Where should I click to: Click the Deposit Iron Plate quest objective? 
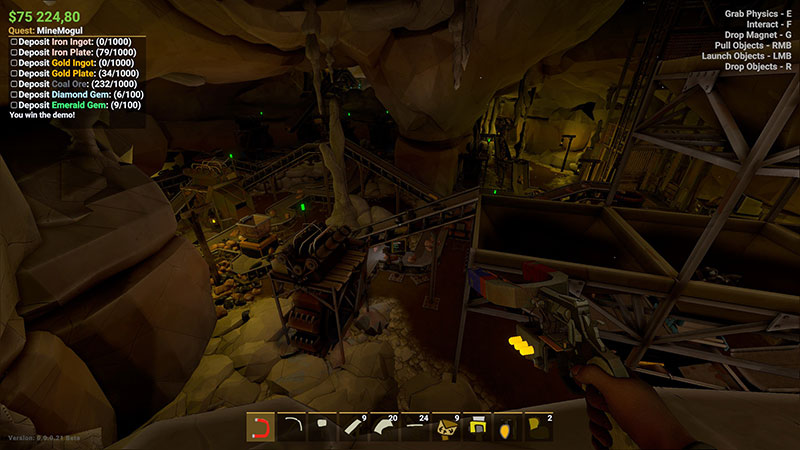(x=70, y=52)
